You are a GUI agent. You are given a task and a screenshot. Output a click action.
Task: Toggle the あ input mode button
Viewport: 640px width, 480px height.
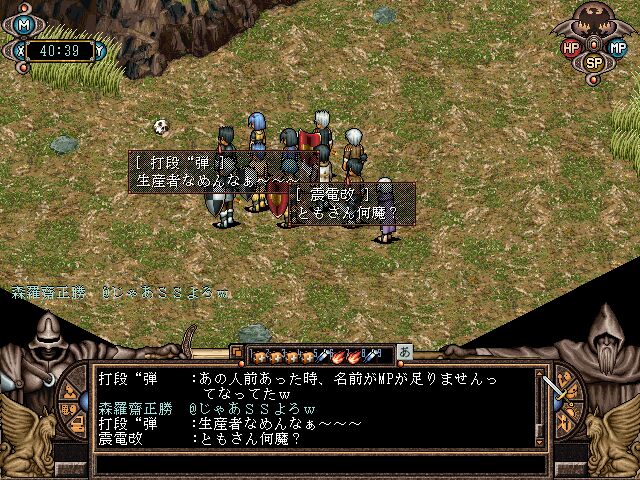pyautogui.click(x=405, y=353)
